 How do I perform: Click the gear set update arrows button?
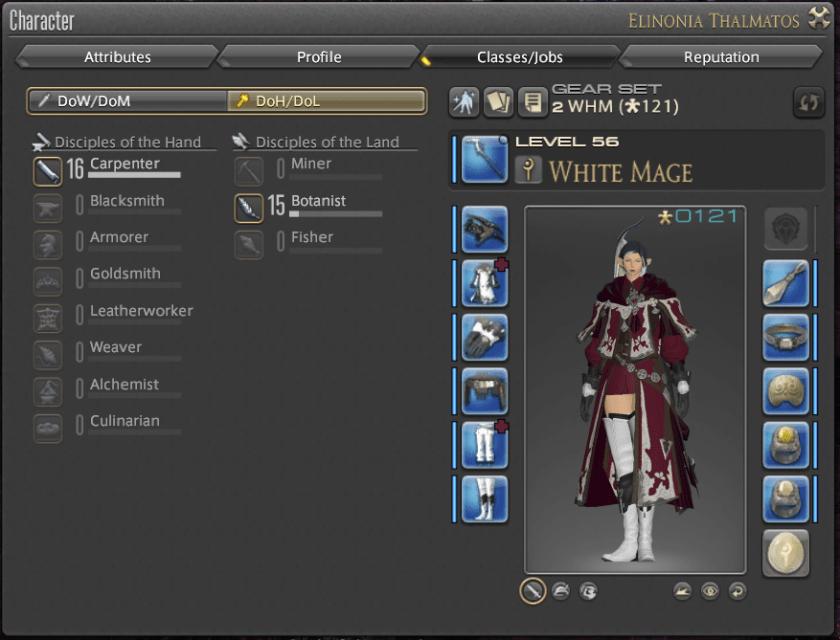(808, 102)
